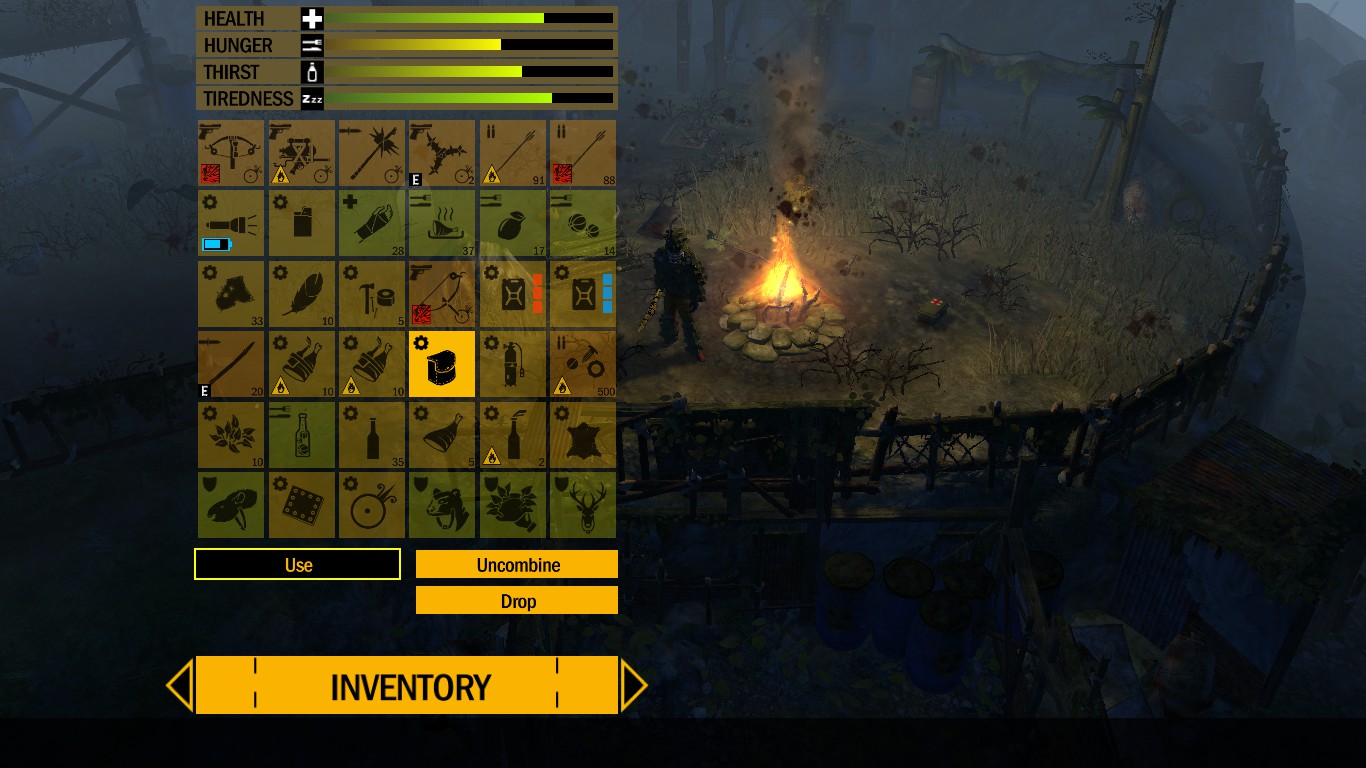Select the lighter item
Screen dimensions: 1366x768
[x=301, y=222]
